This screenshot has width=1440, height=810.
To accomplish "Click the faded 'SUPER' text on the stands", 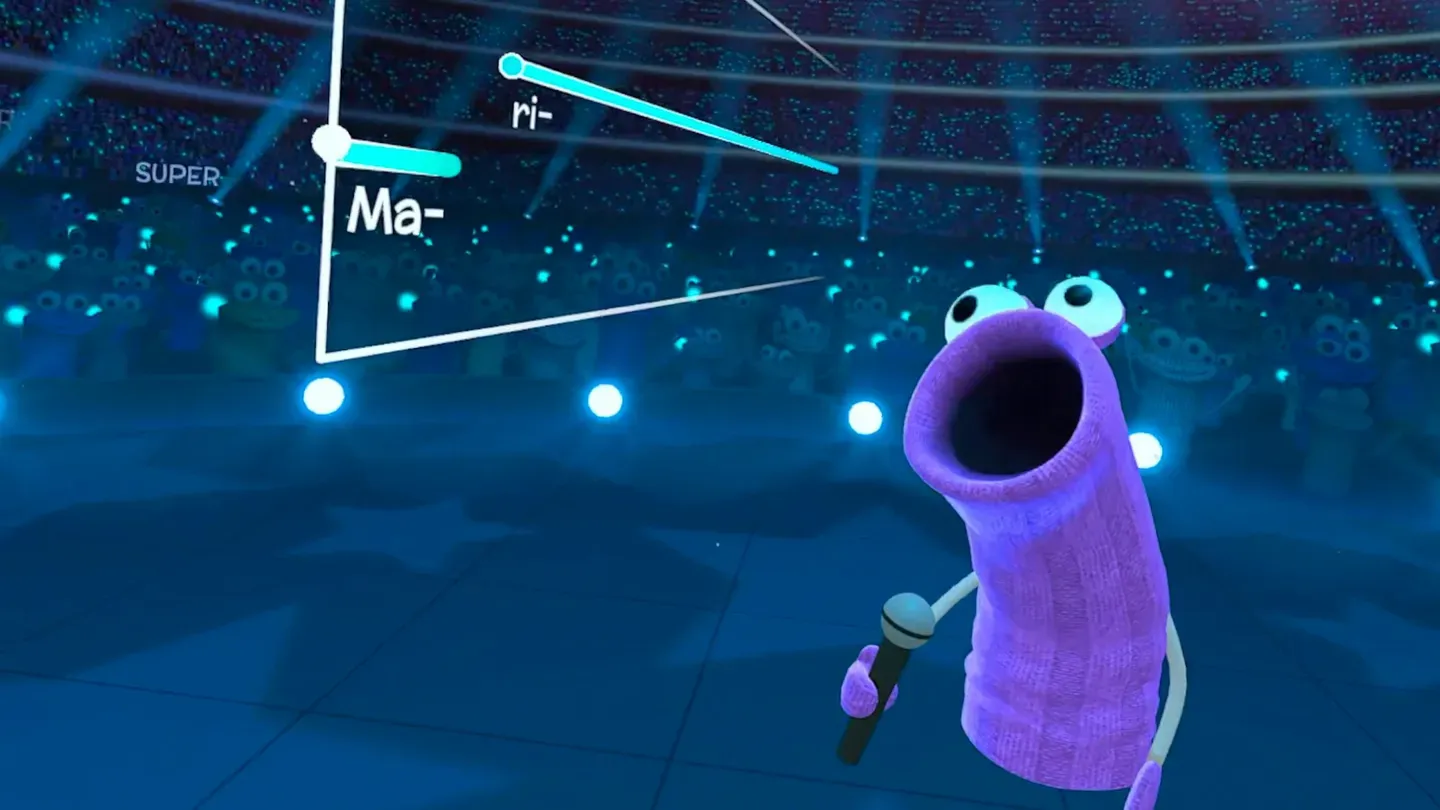I will [176, 177].
